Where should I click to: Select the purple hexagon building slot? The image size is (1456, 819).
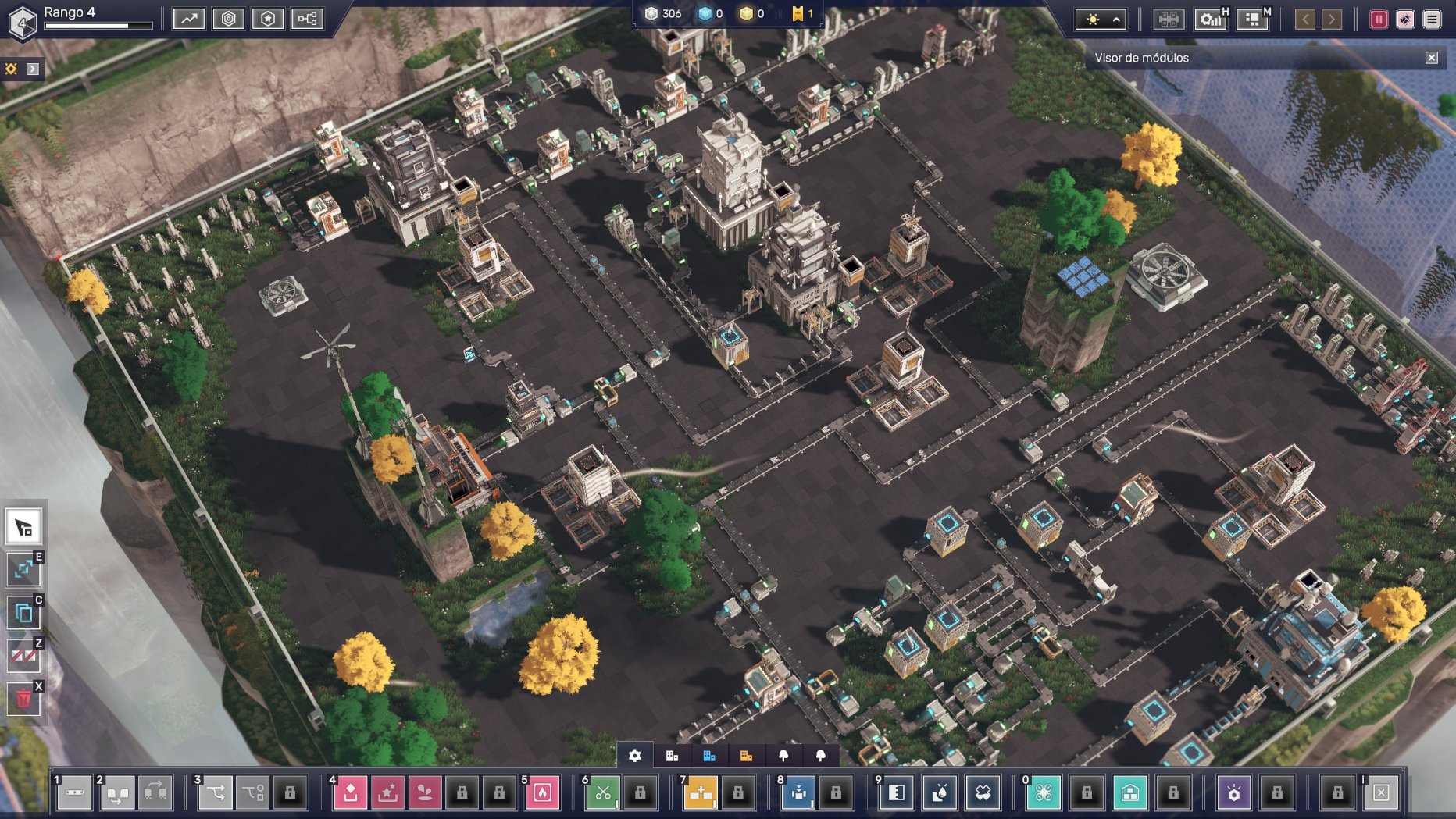click(1234, 793)
